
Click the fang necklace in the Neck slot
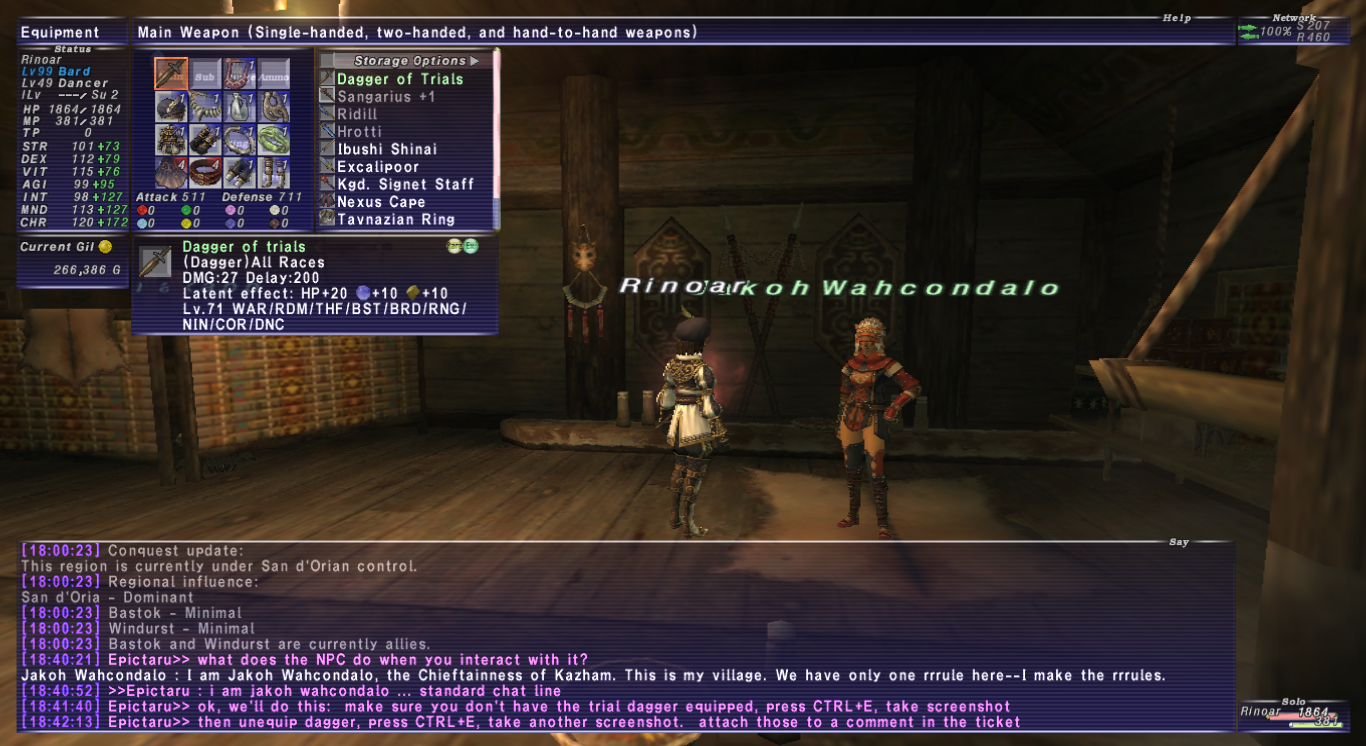tap(203, 107)
